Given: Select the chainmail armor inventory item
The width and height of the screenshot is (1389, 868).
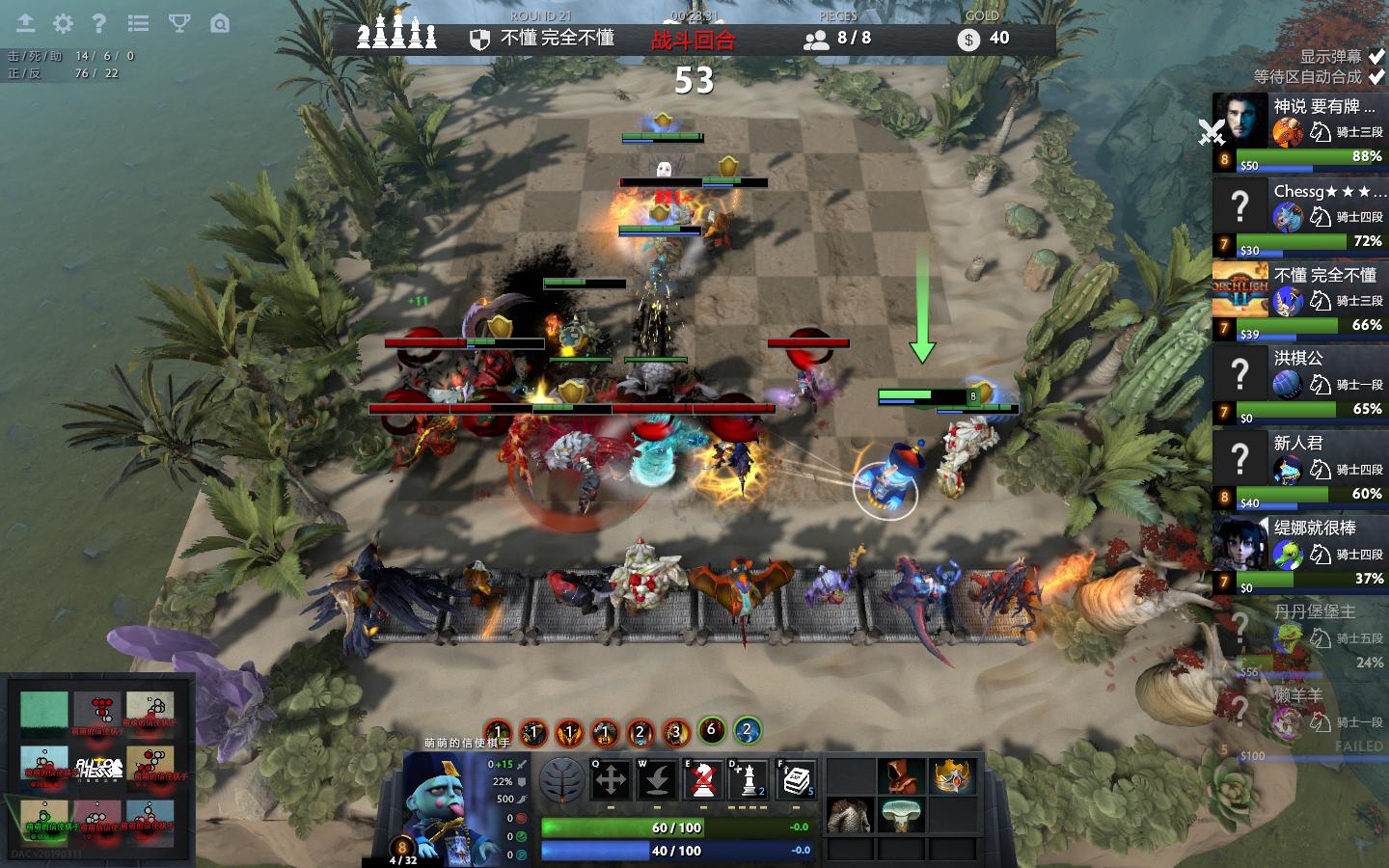Looking at the screenshot, I should coord(849,815).
